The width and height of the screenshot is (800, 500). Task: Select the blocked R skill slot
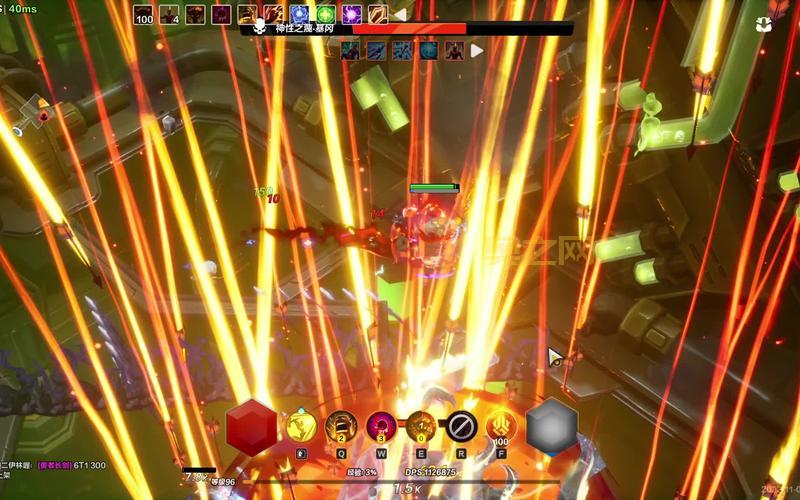[x=461, y=427]
